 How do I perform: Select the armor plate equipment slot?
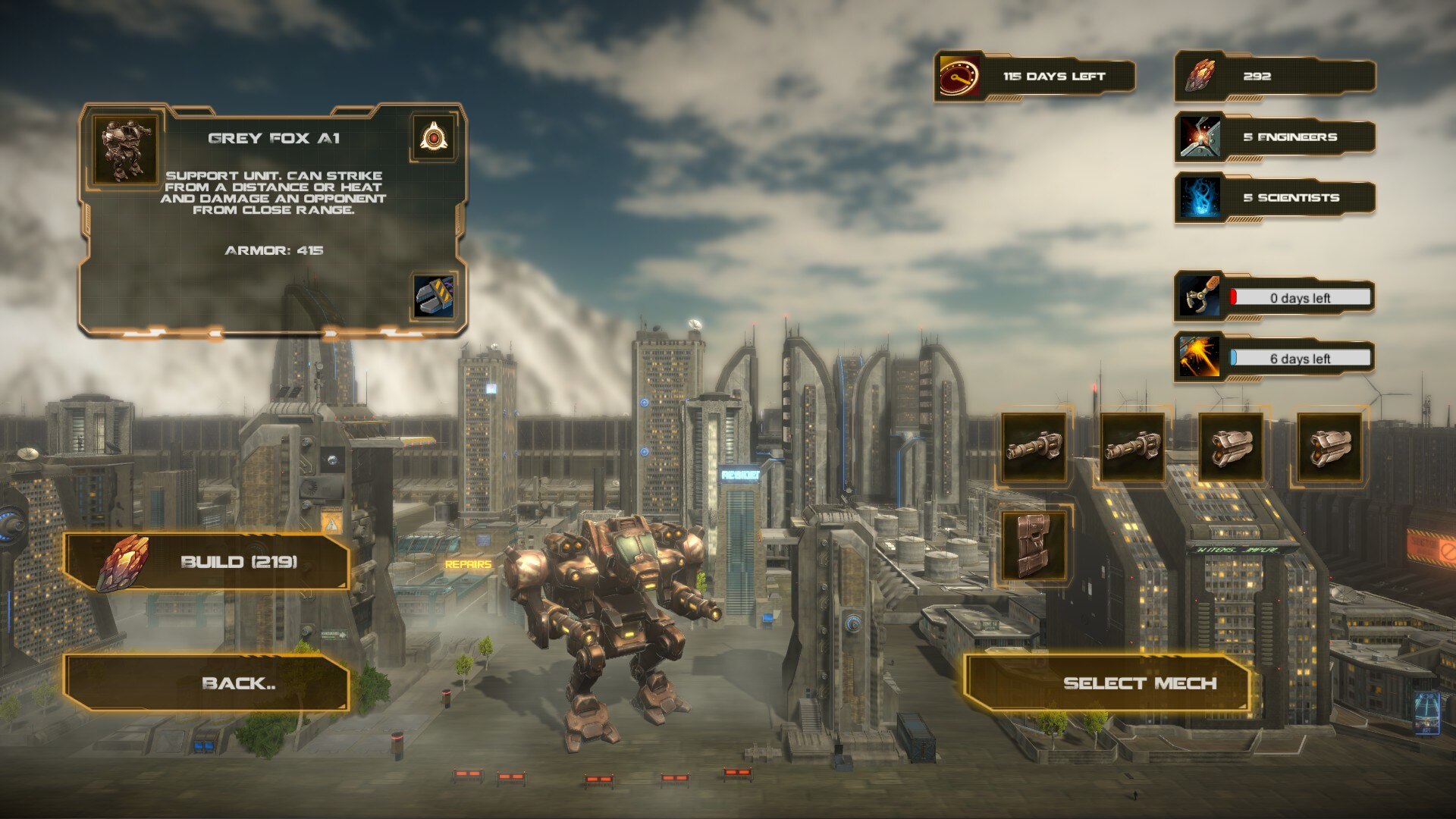point(1033,544)
